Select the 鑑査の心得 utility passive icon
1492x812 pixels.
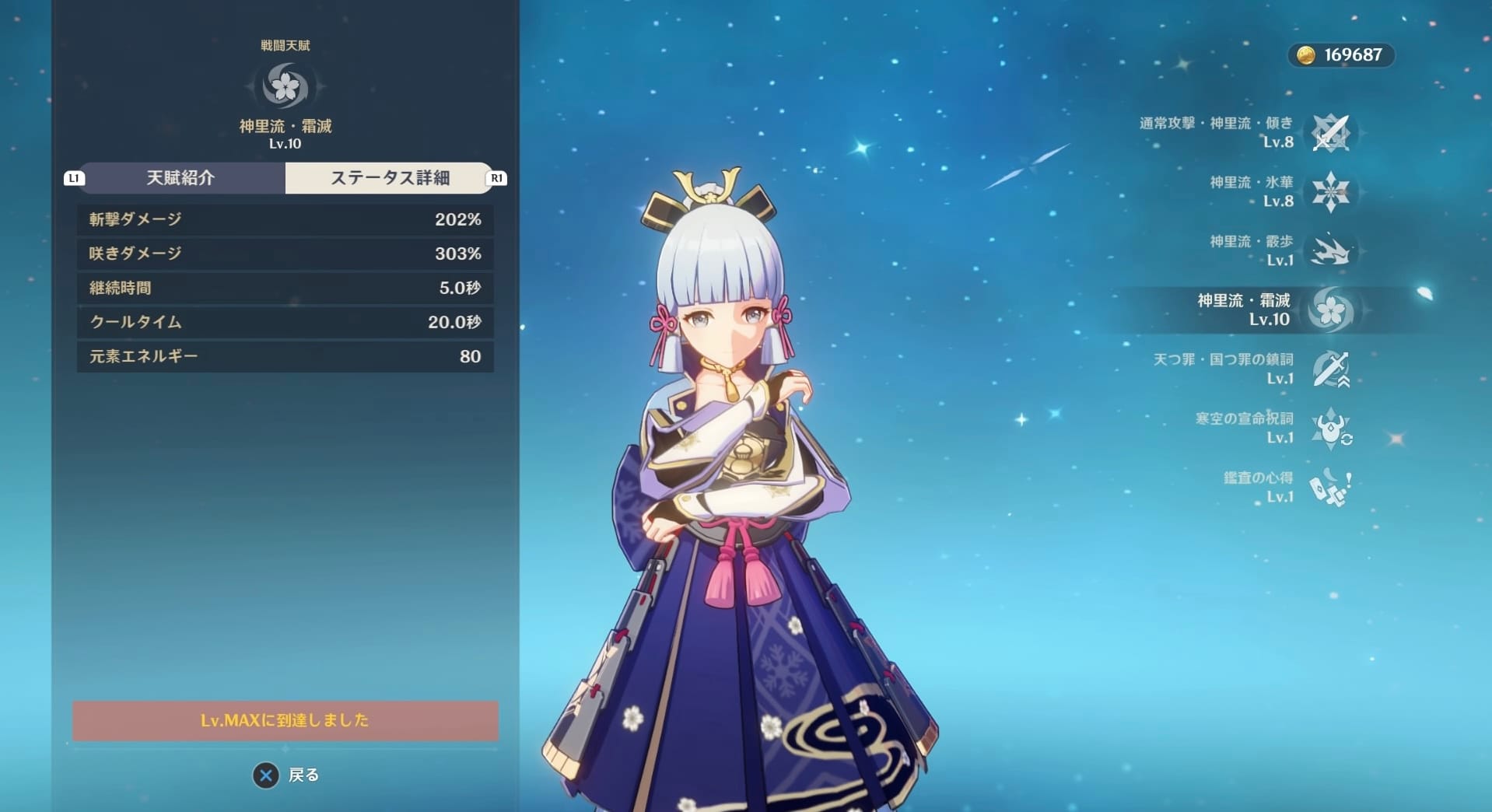tap(1332, 488)
